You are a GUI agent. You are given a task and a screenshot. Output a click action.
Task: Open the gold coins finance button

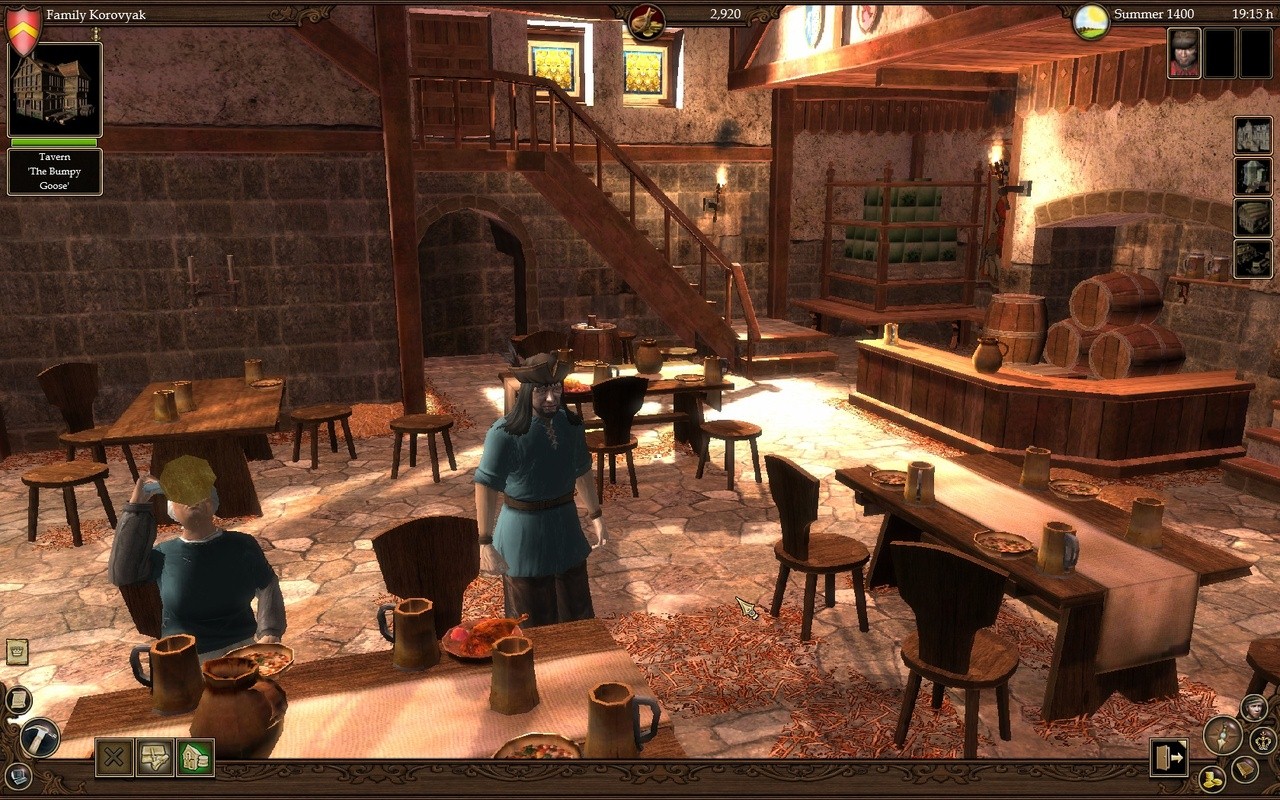click(1212, 777)
